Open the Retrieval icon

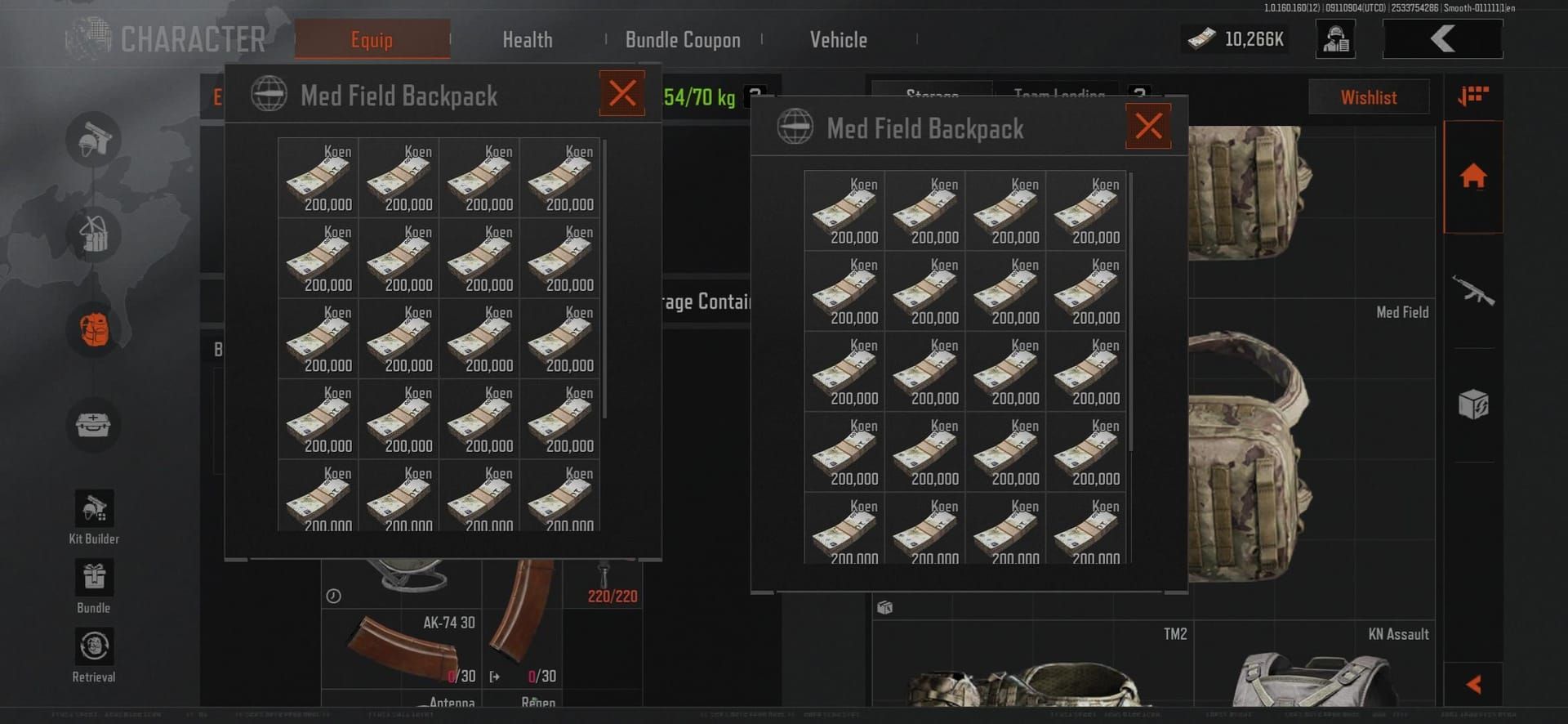(x=93, y=647)
